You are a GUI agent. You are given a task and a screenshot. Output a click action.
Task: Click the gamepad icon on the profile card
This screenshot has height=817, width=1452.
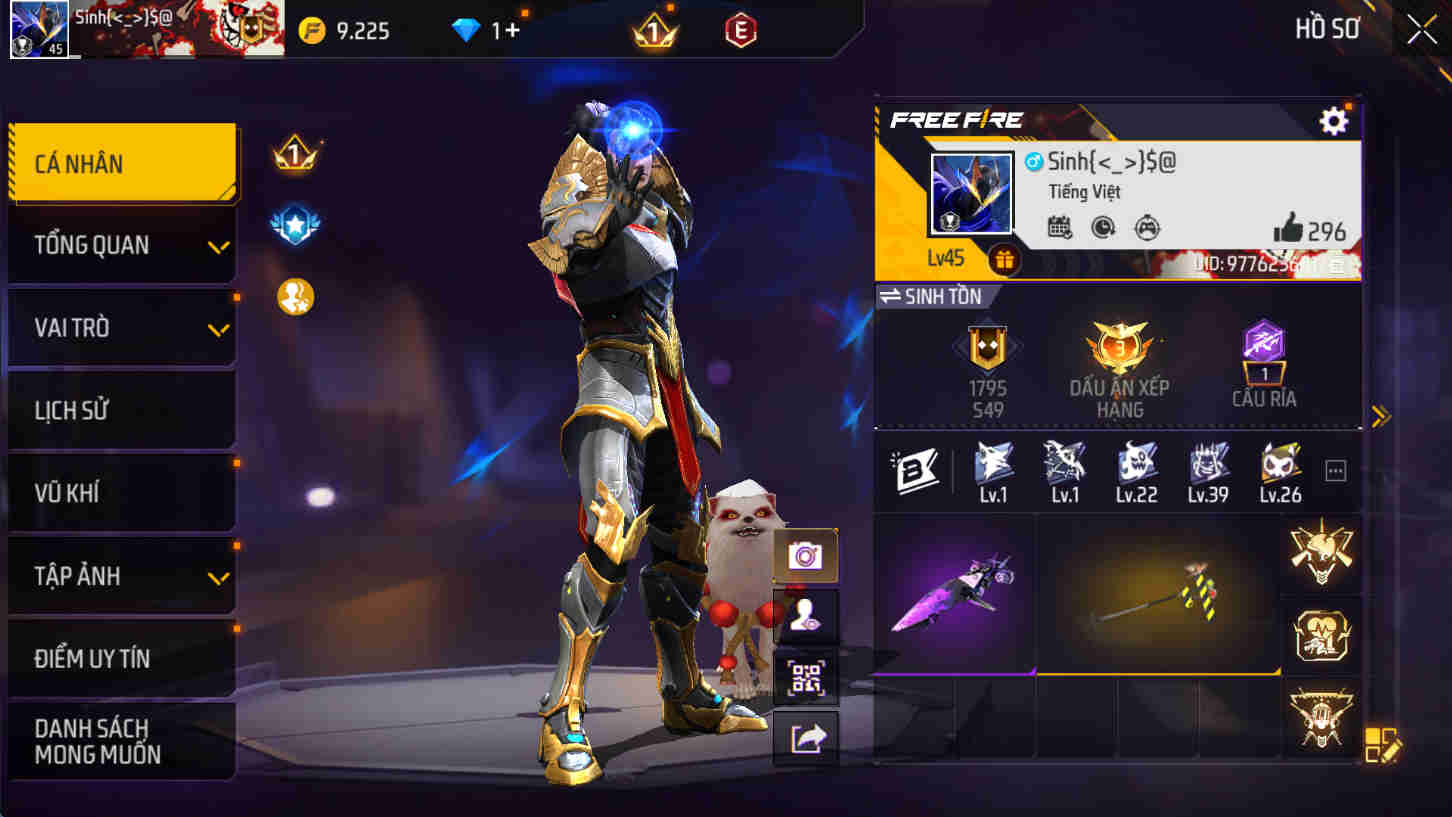point(1145,228)
